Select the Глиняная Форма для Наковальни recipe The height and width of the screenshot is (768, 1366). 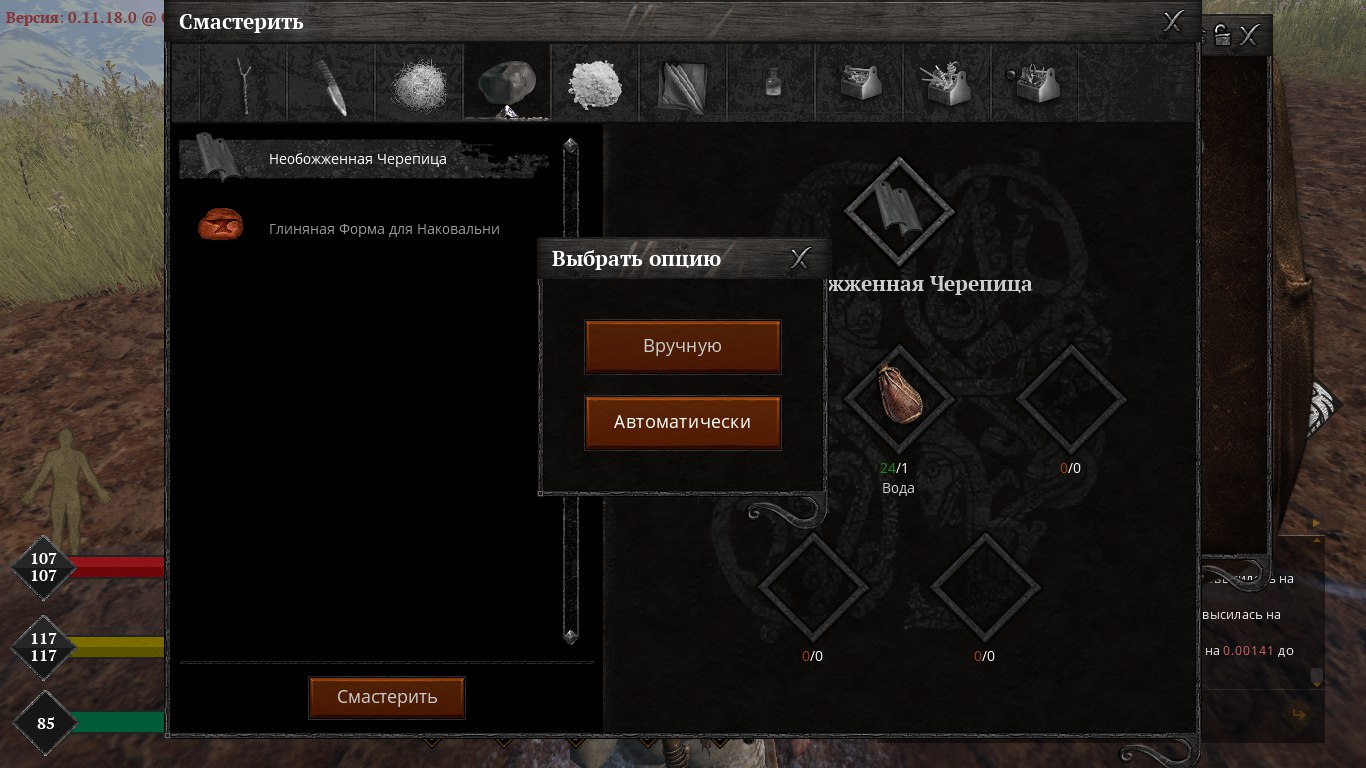click(383, 229)
